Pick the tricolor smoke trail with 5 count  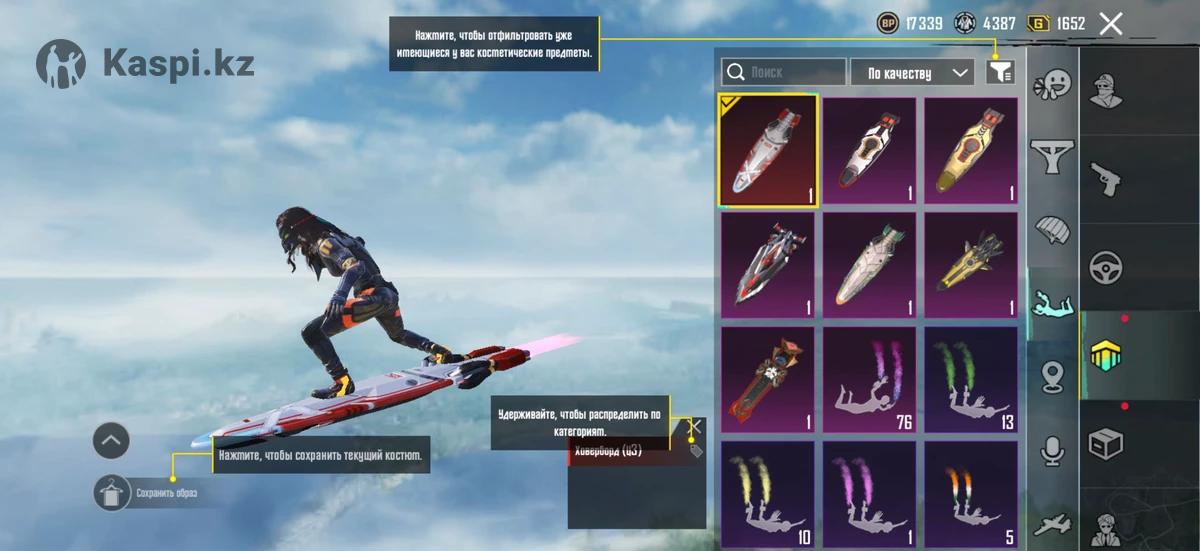970,495
